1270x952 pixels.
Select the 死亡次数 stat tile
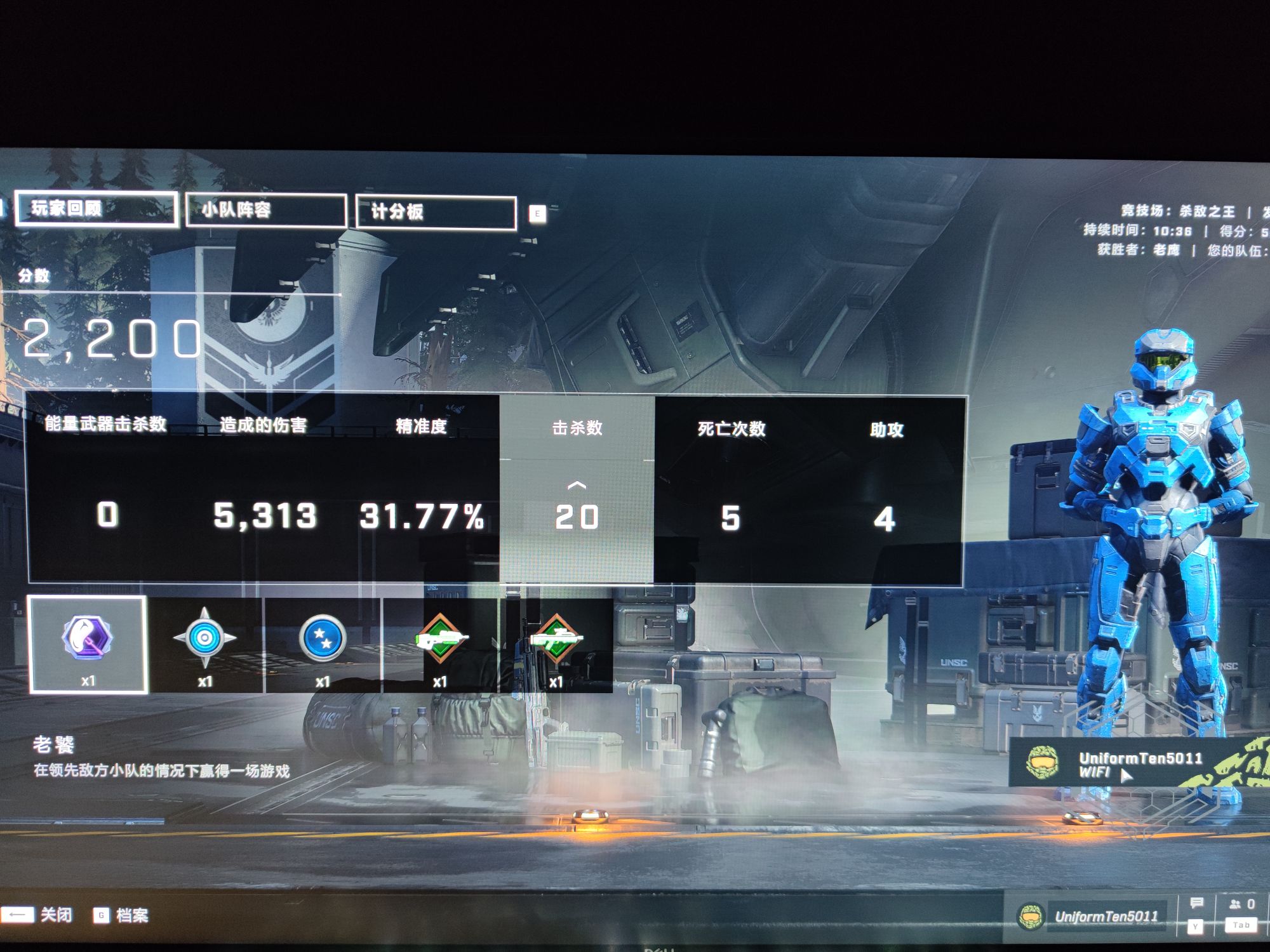[731, 489]
